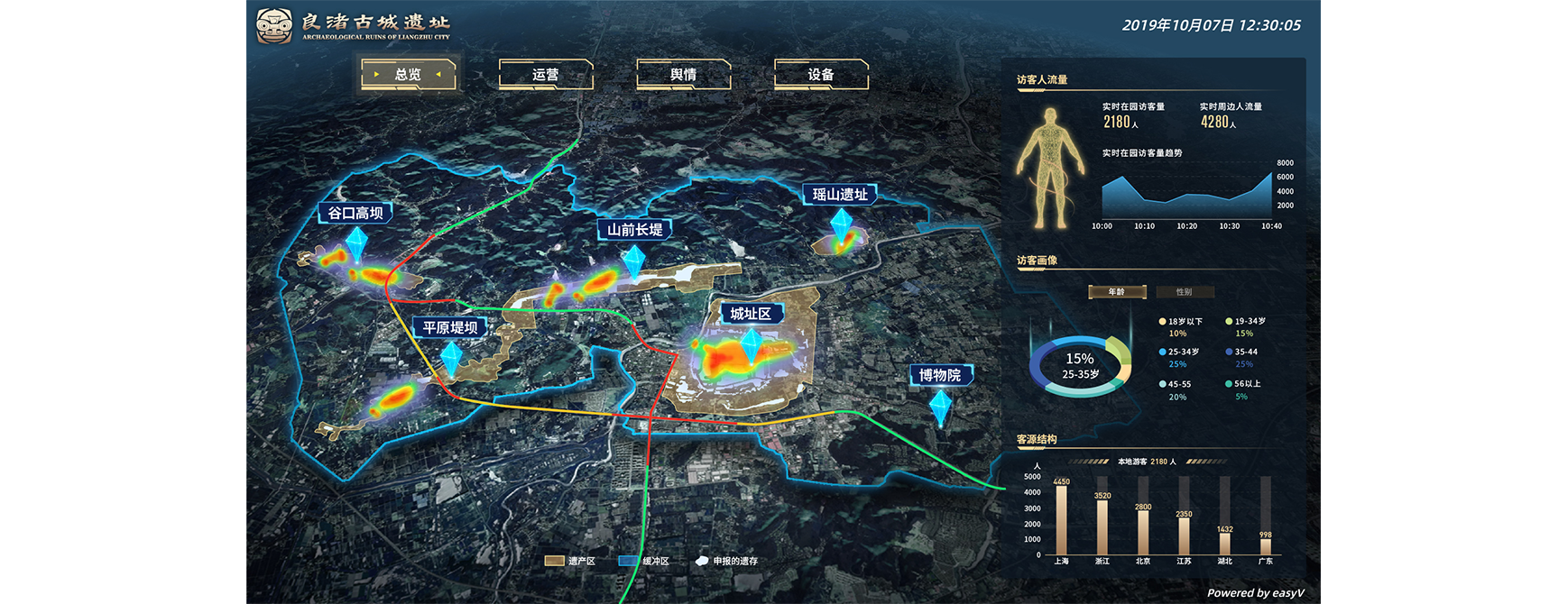The image size is (1568, 604).
Task: Select the 舆情 tab
Action: (683, 75)
